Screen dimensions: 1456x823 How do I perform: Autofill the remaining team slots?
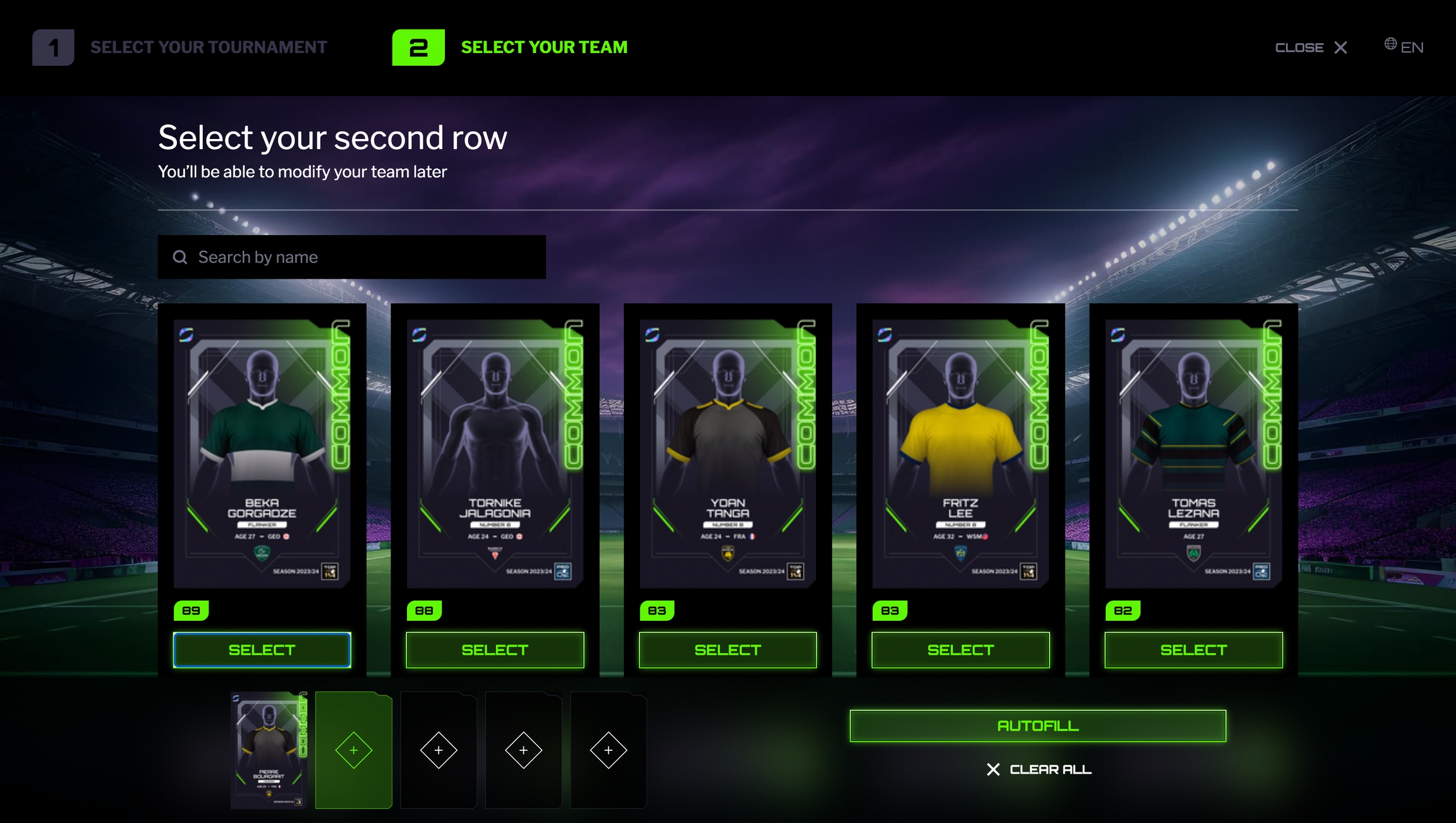tap(1038, 726)
